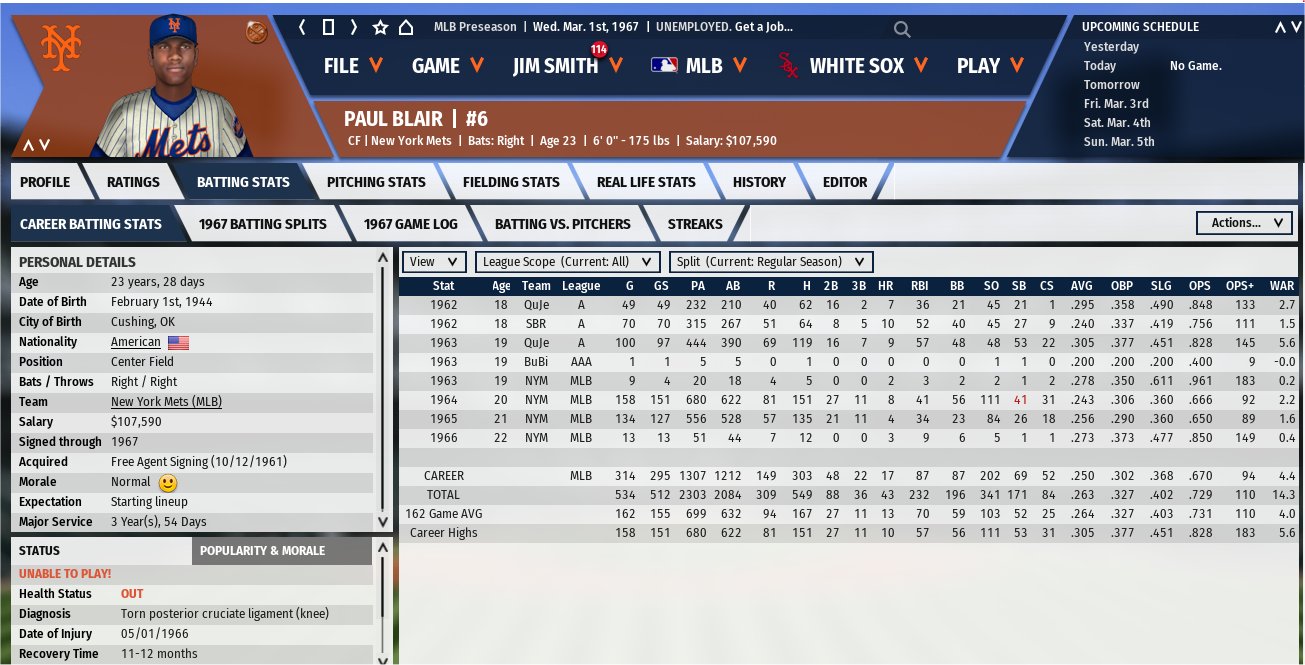
Task: Show the Streaks subtab
Action: tap(695, 224)
